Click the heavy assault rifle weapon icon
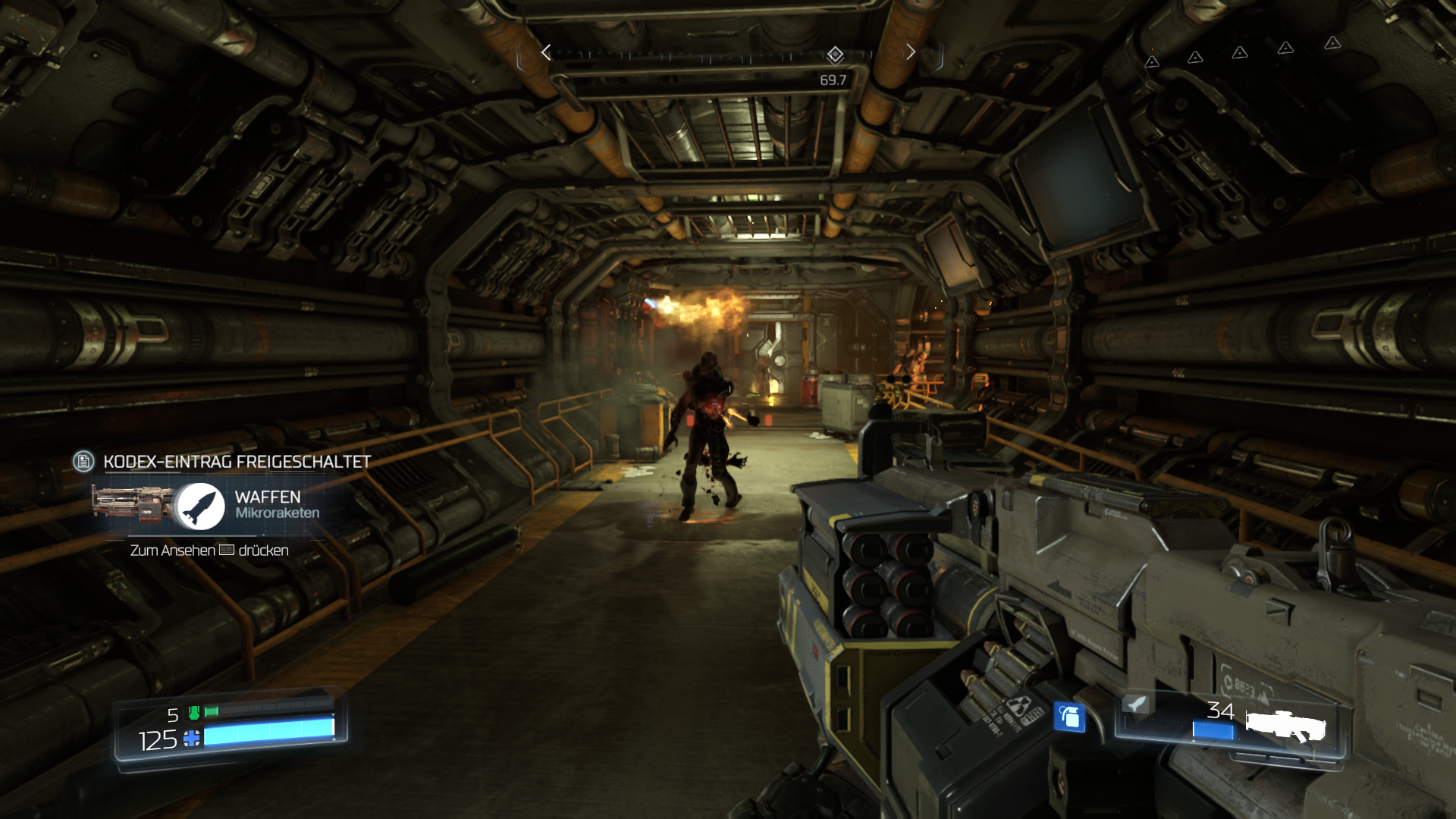 pos(1285,726)
